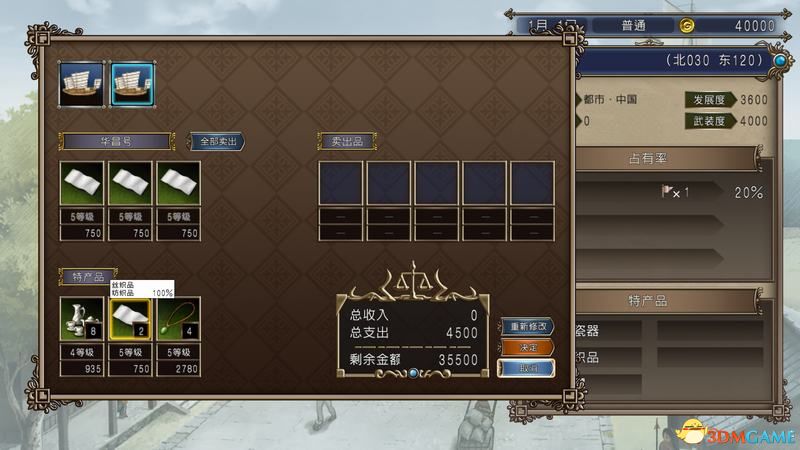Screen dimensions: 800x450
Task: Click the 全部卖出 sell-all button
Action: point(216,141)
